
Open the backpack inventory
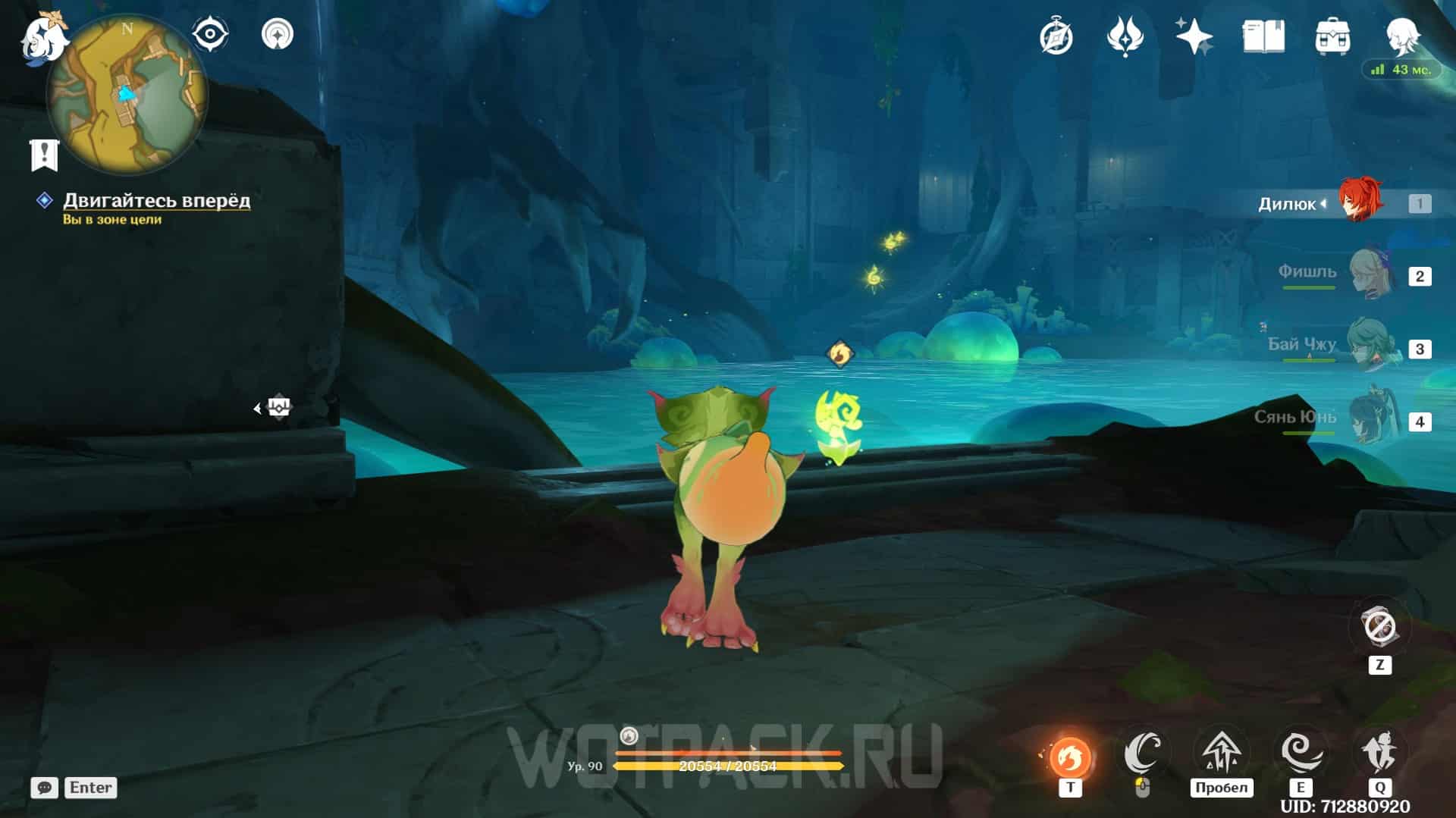click(1332, 37)
